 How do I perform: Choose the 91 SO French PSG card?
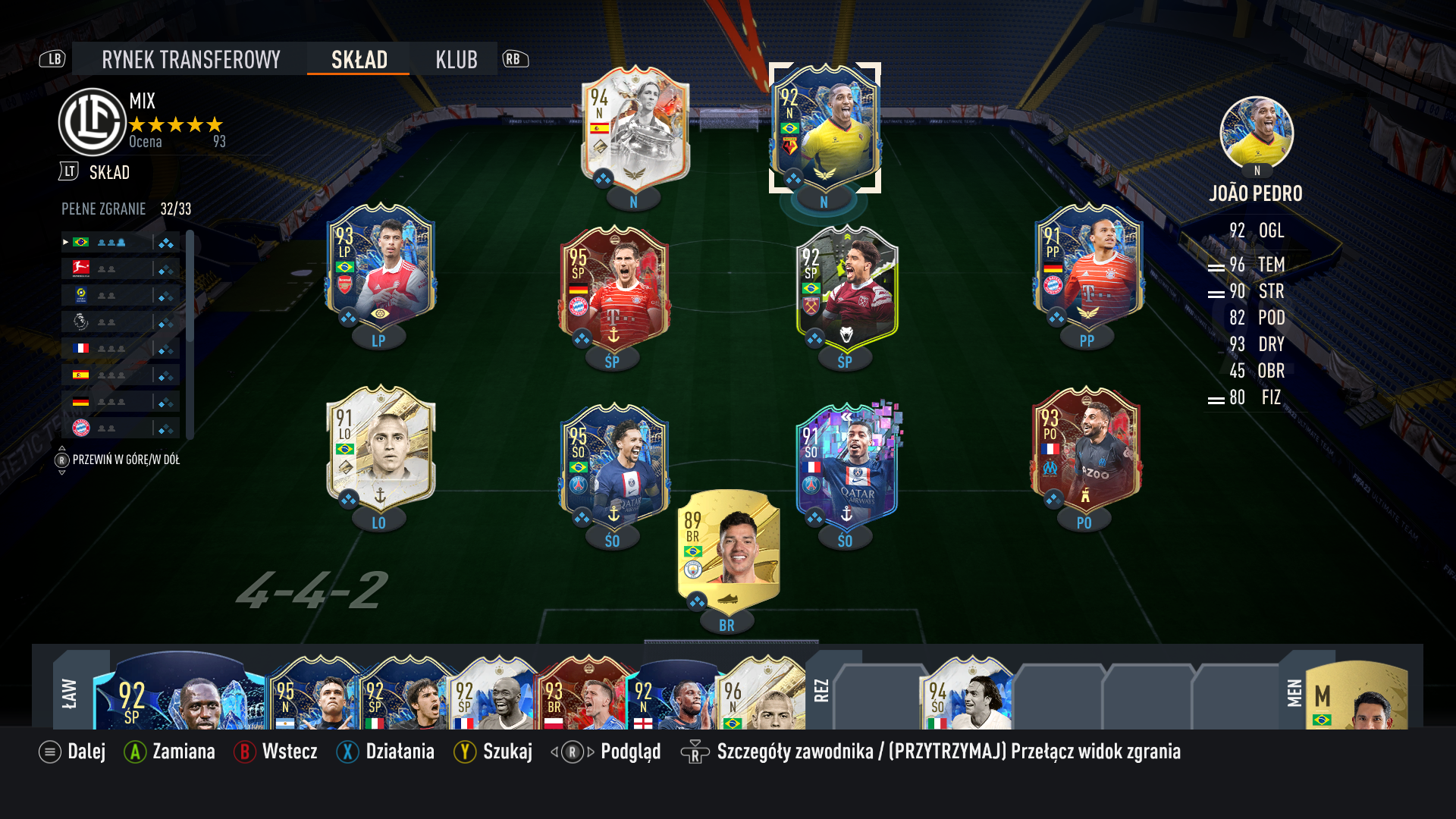coord(846,466)
